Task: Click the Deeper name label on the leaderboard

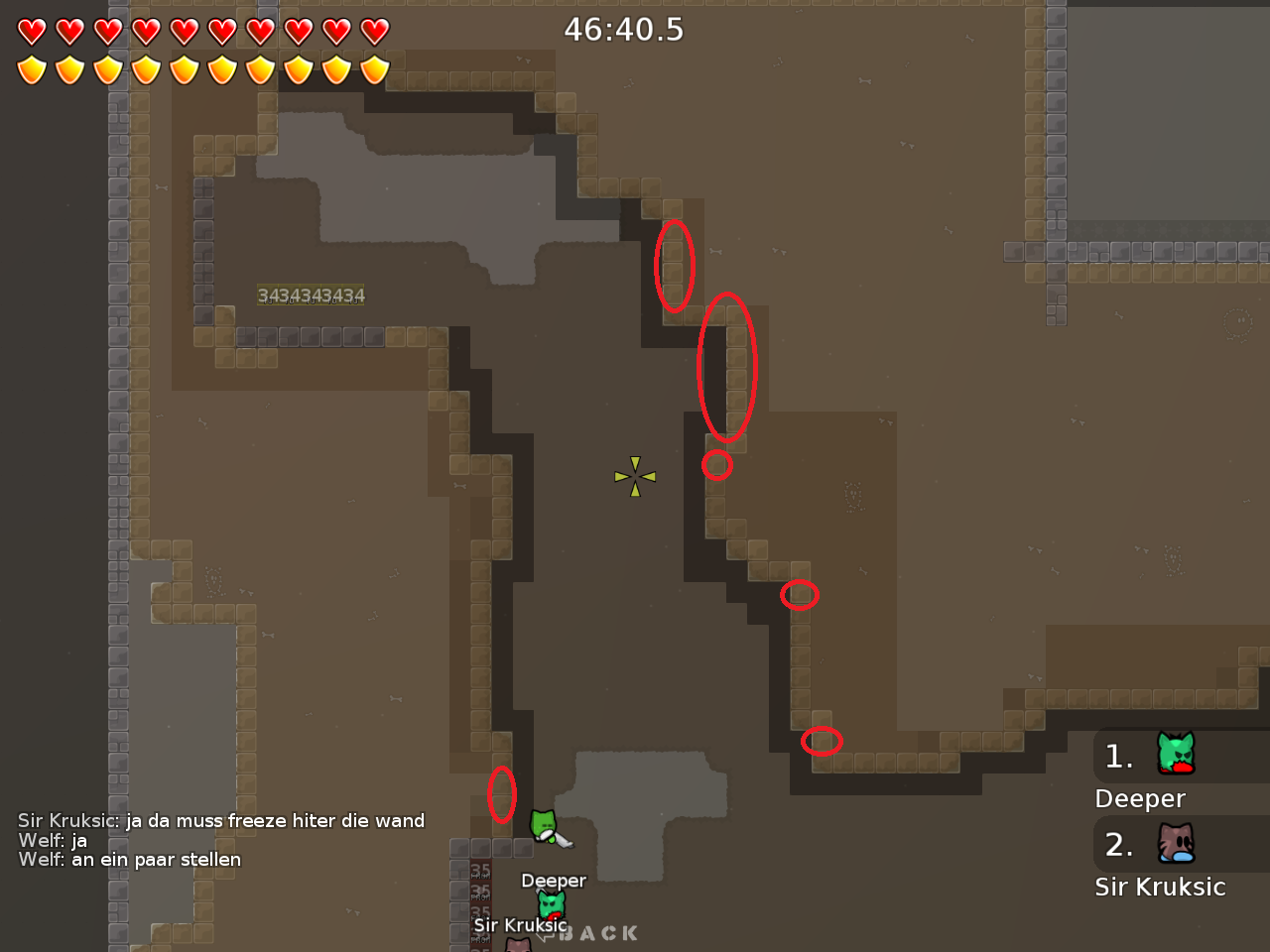Action: (x=1139, y=798)
